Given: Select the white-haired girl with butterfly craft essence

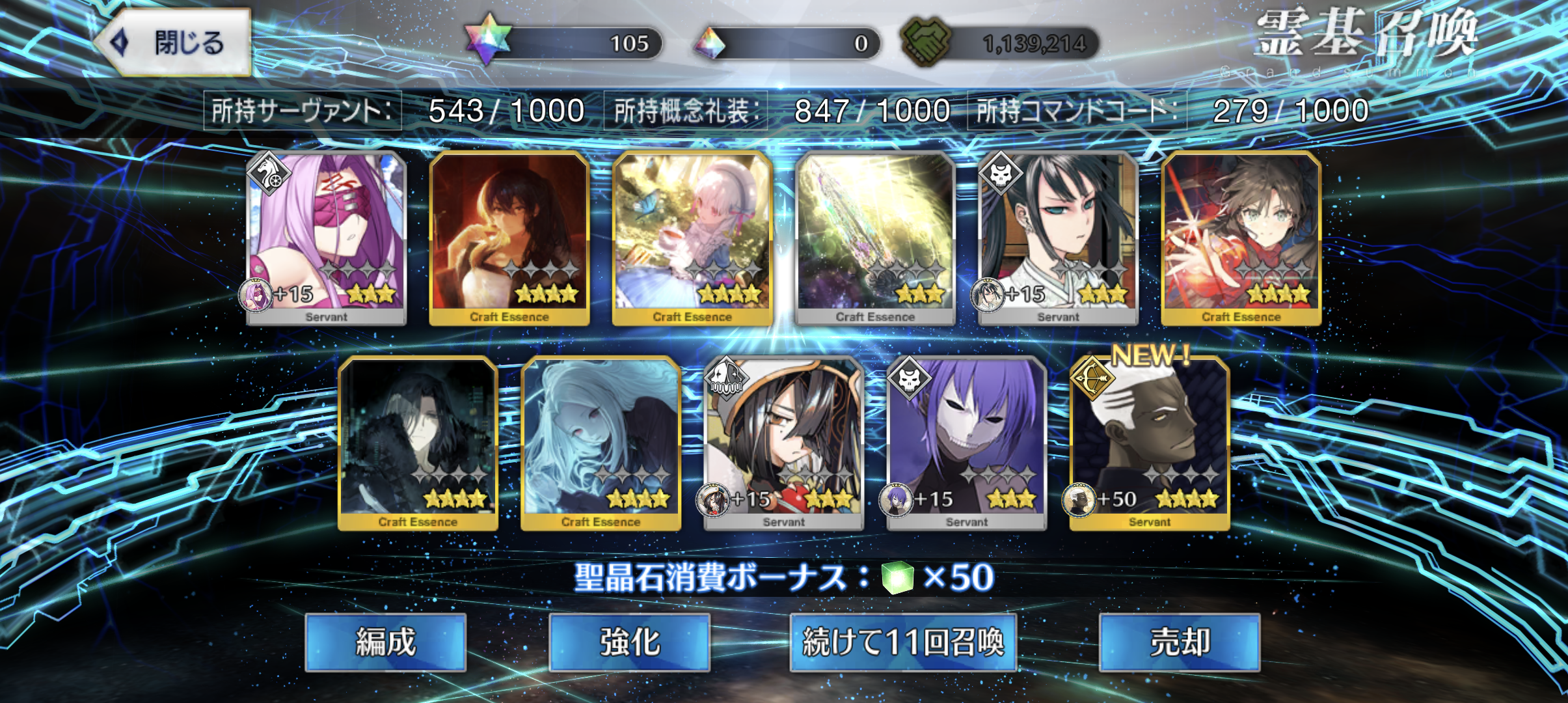Looking at the screenshot, I should pos(692,238).
